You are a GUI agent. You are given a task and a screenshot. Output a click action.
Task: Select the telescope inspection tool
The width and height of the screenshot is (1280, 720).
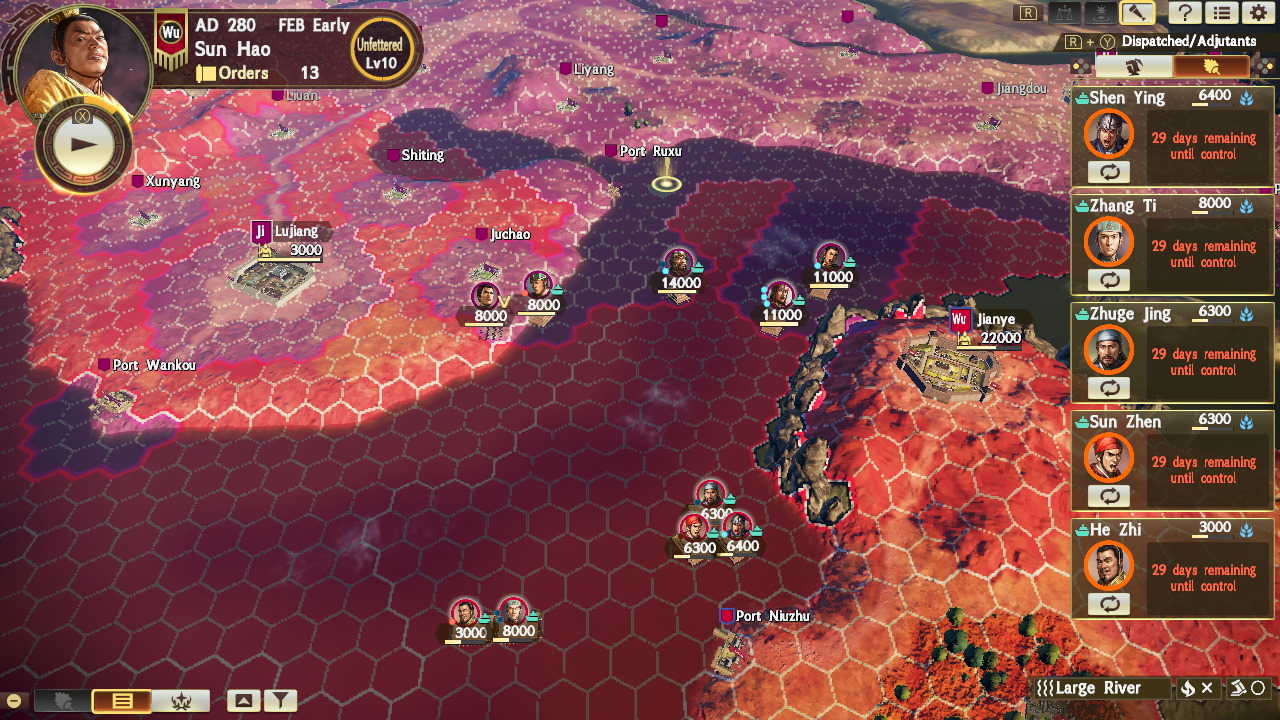tap(1137, 13)
